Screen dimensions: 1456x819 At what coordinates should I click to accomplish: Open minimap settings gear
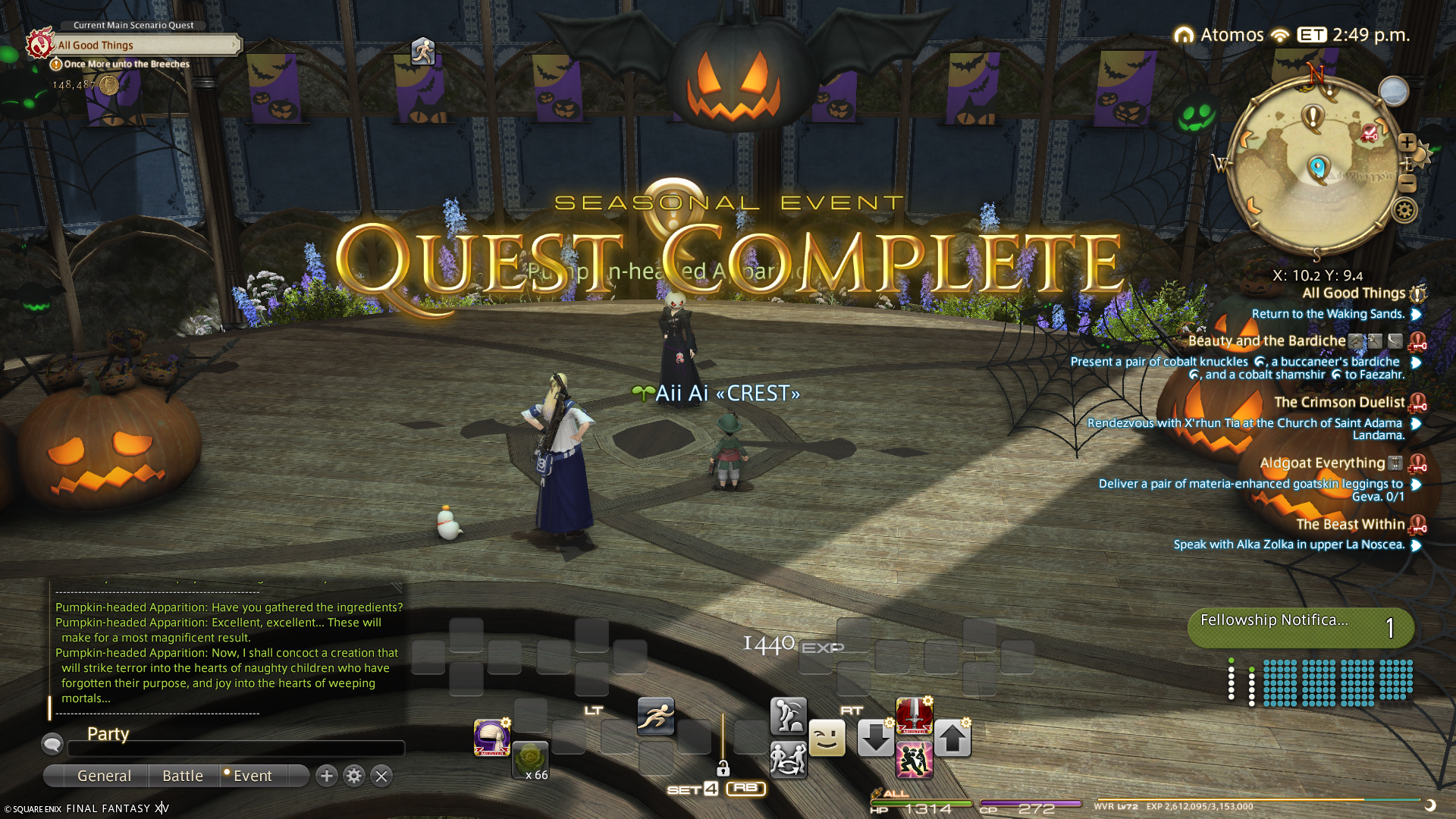tap(1404, 210)
